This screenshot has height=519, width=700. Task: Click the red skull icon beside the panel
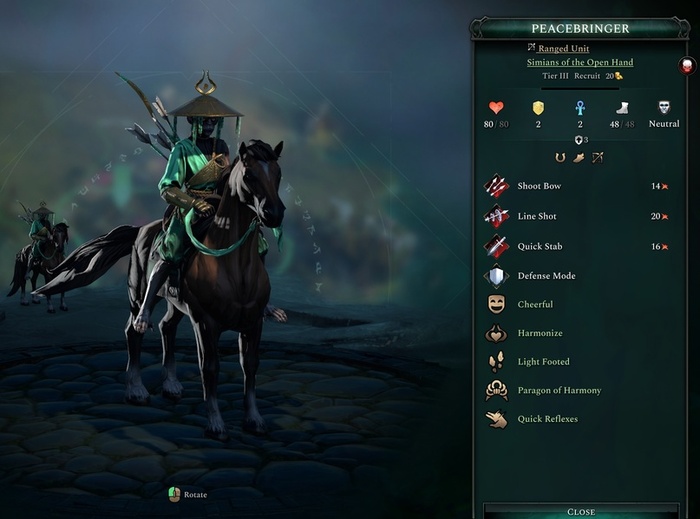point(687,65)
